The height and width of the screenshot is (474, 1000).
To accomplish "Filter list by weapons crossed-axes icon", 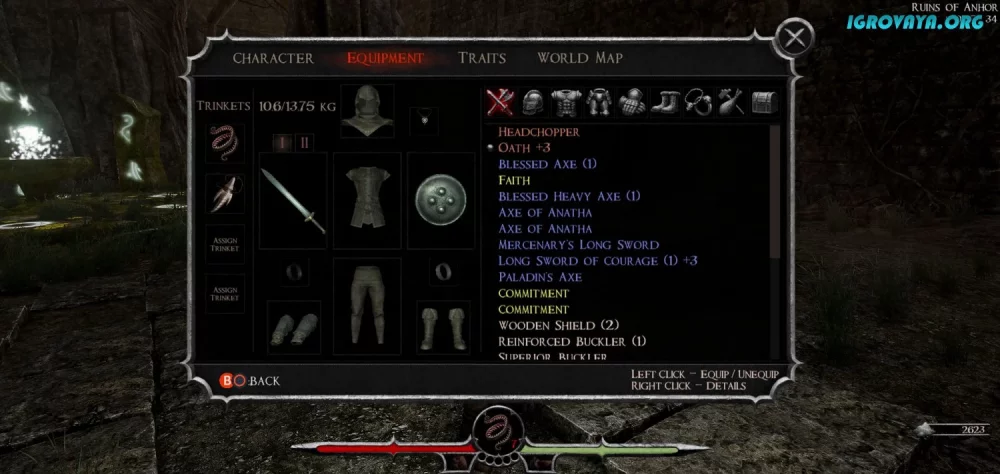I will 500,102.
